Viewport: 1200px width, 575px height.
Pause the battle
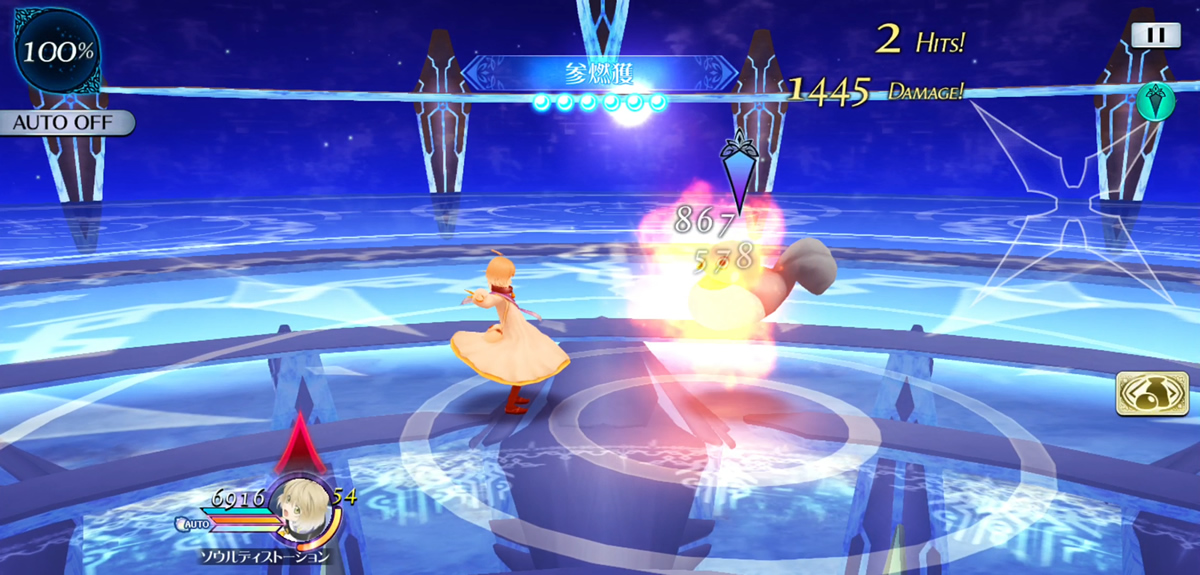pos(1155,35)
